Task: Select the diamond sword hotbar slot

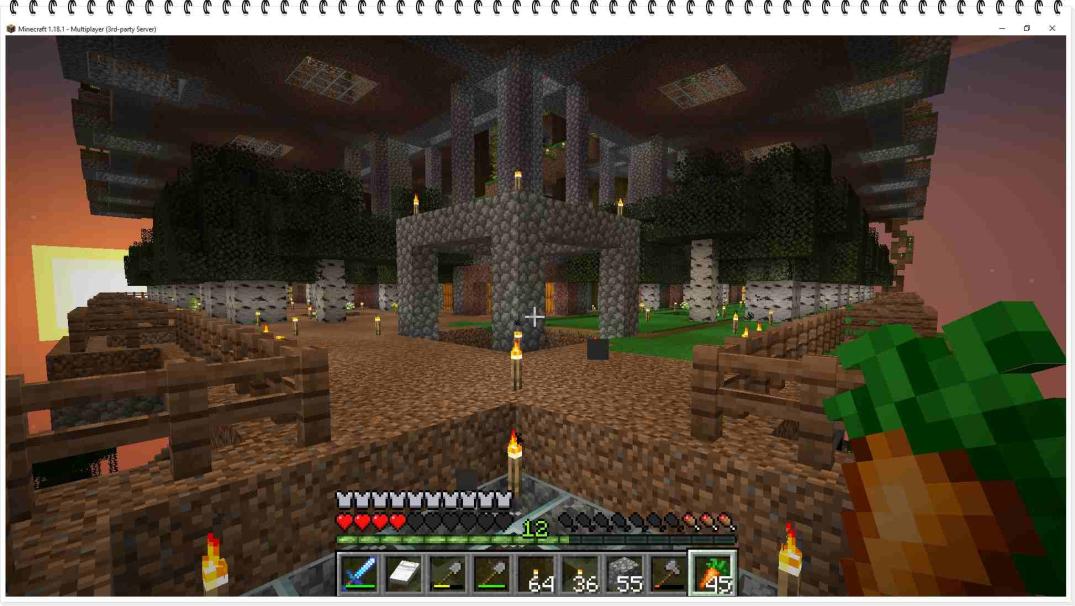Action: click(x=359, y=573)
